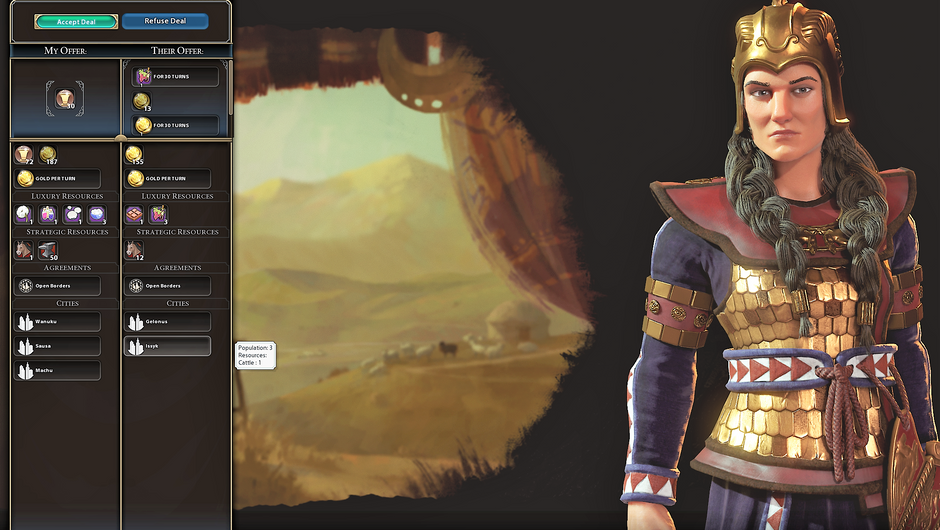Image resolution: width=940 pixels, height=530 pixels.
Task: Offer my perfume bottle luxury resource
Action: (48, 214)
